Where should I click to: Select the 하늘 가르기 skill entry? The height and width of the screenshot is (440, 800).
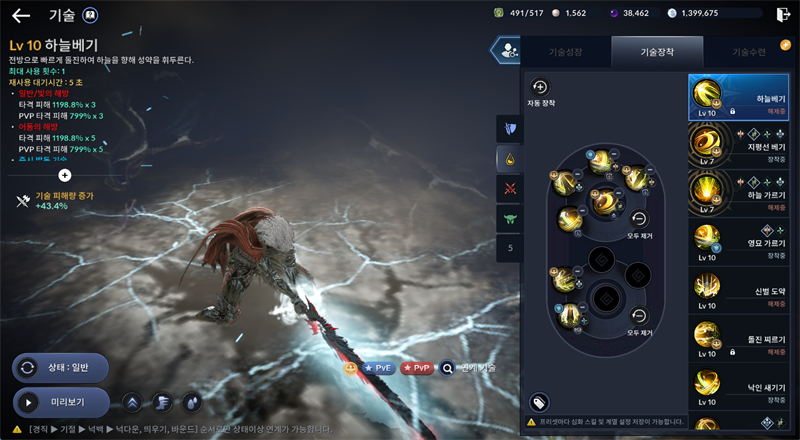point(738,196)
